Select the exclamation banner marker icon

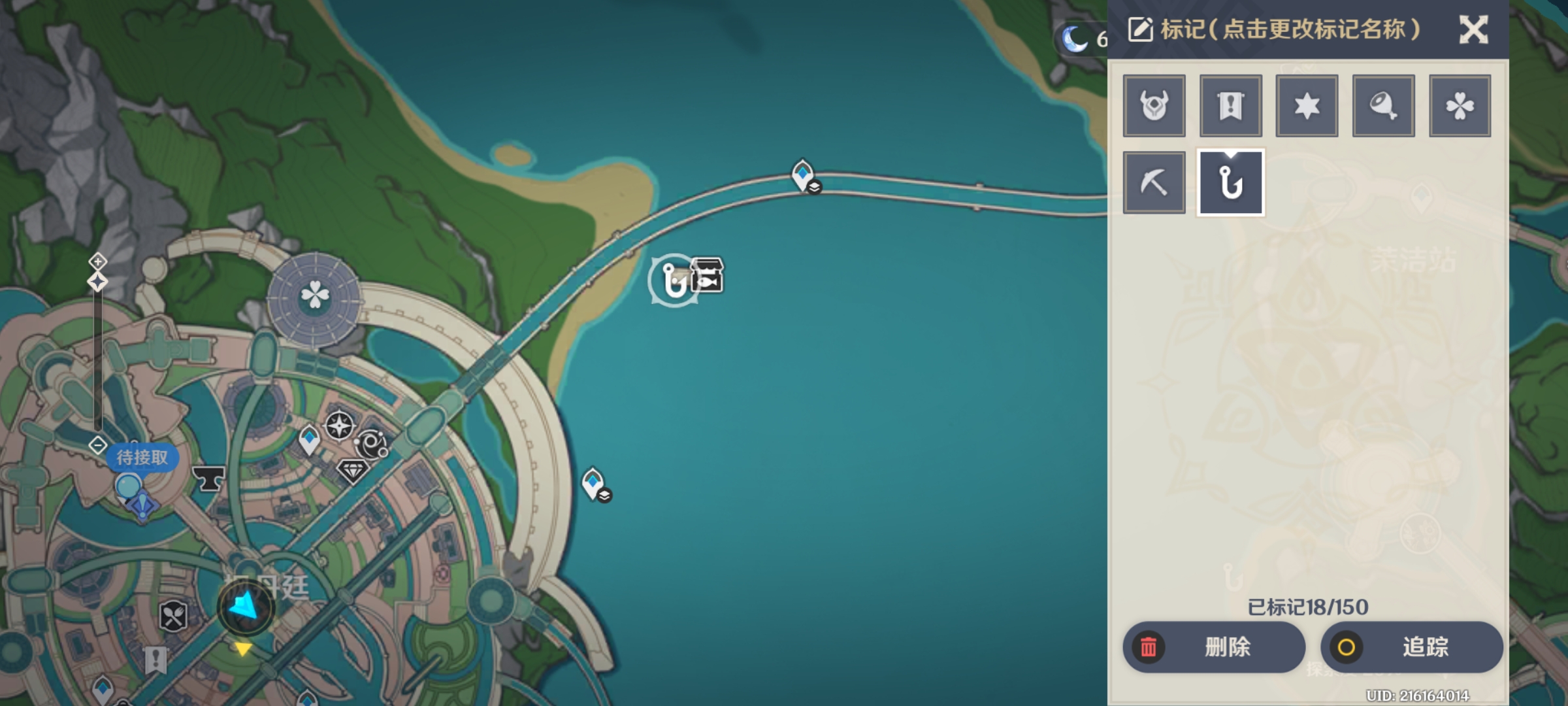coord(1230,106)
